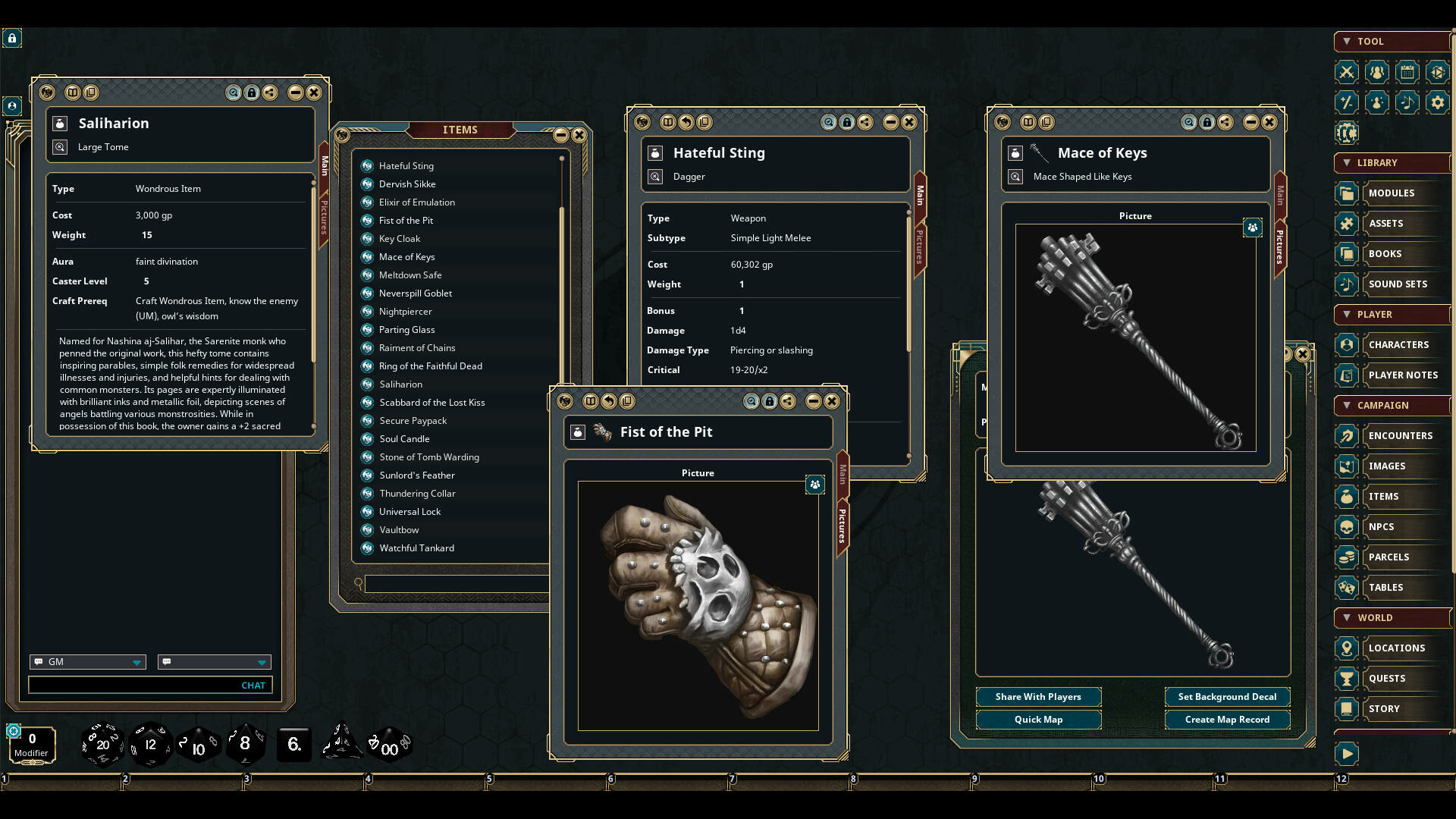
Task: Roll the d20 from the dice dock
Action: point(102,745)
